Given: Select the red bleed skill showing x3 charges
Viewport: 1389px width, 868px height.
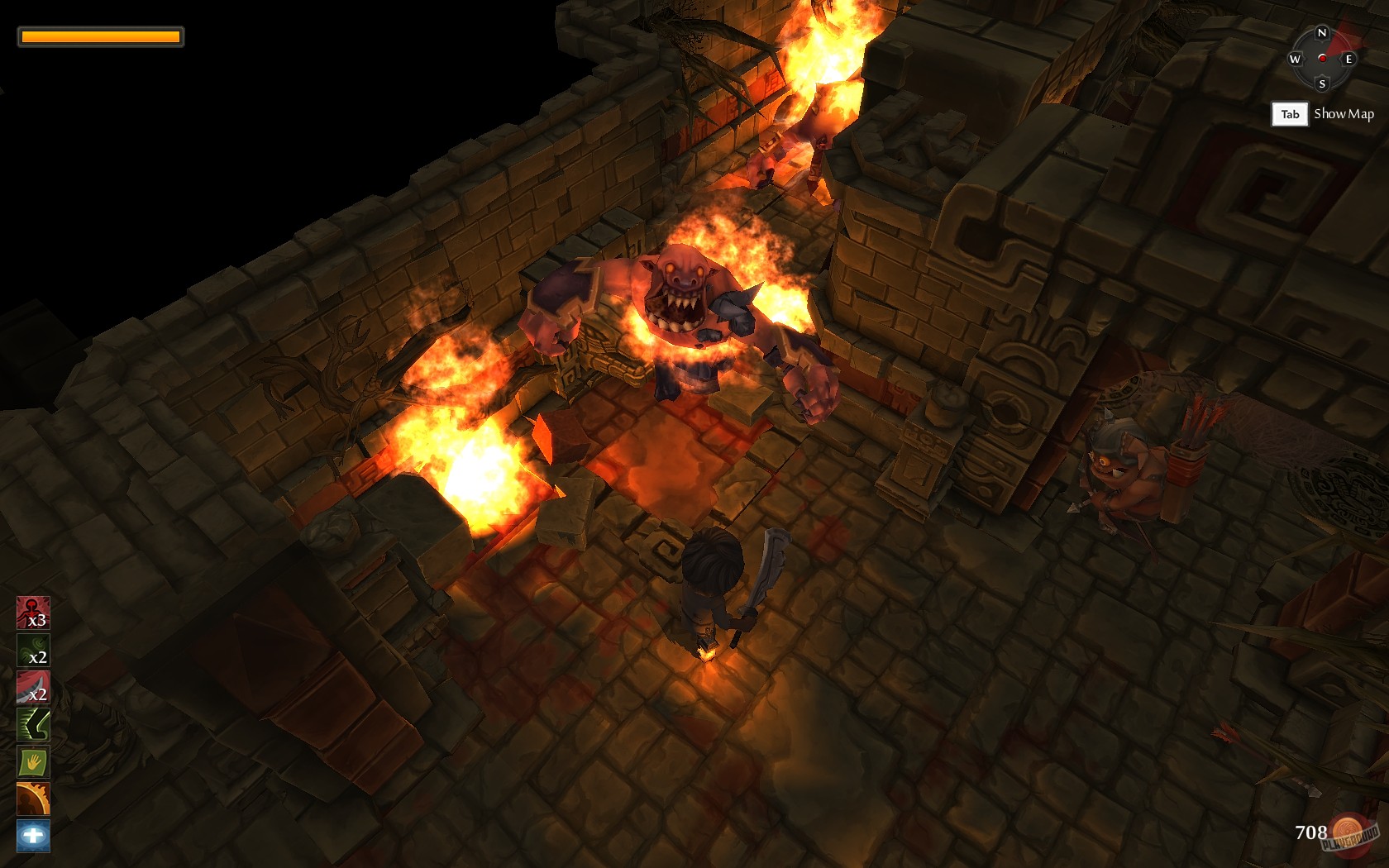Looking at the screenshot, I should click(x=31, y=612).
